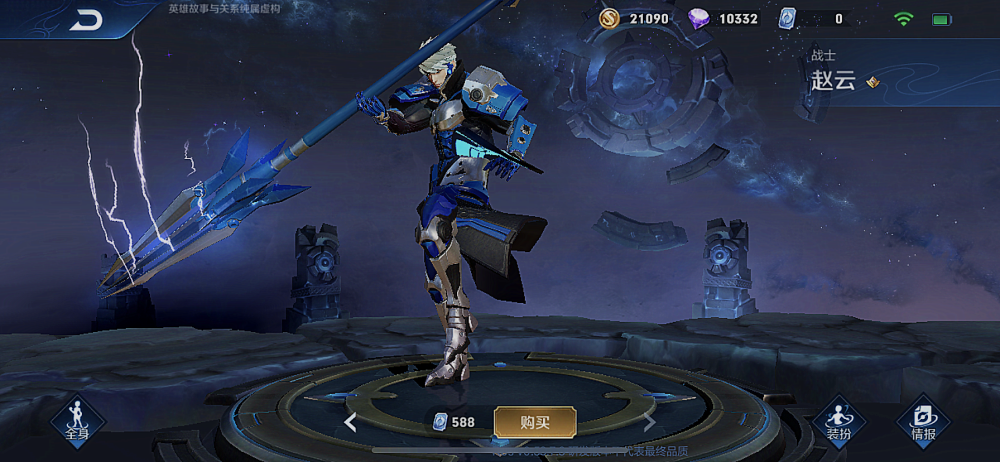
Task: Show the previous skin with left arrow
Action: tap(350, 422)
